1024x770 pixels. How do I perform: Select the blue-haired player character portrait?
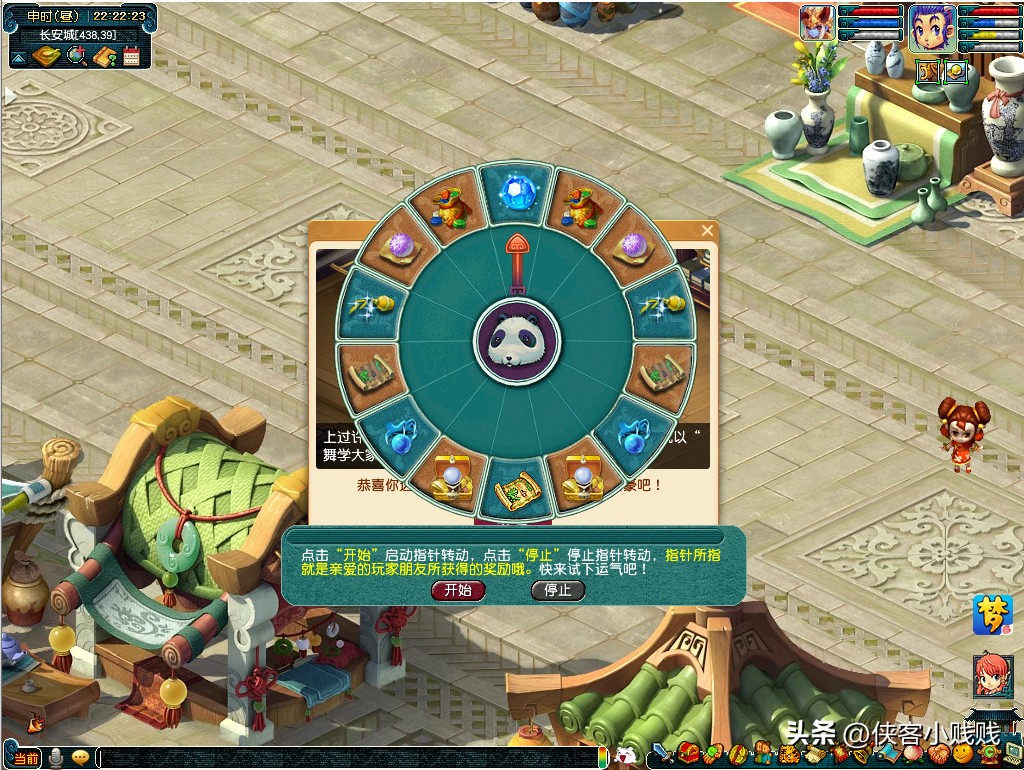pos(930,27)
